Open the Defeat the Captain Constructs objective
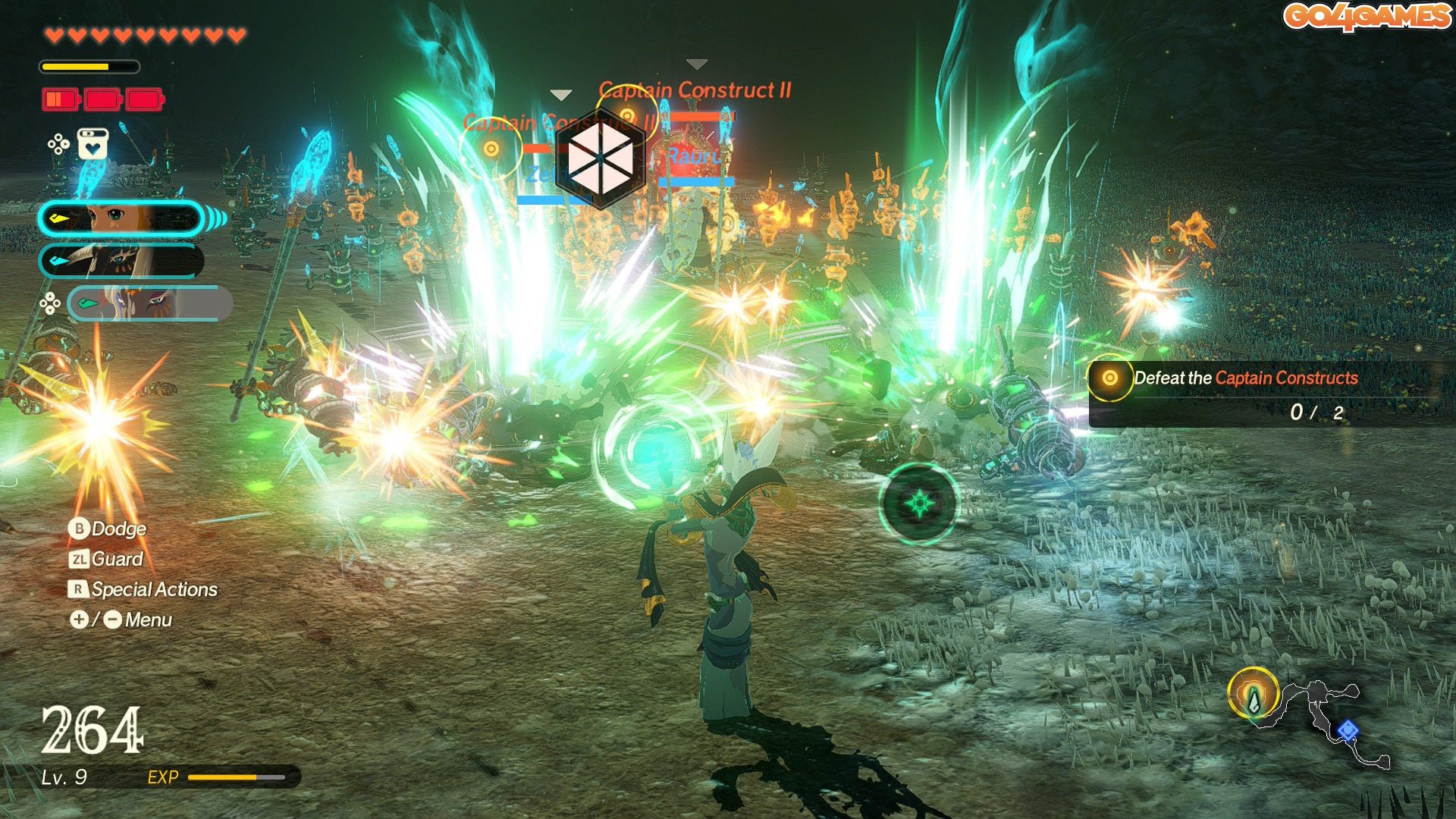The height and width of the screenshot is (819, 1456). [1245, 378]
